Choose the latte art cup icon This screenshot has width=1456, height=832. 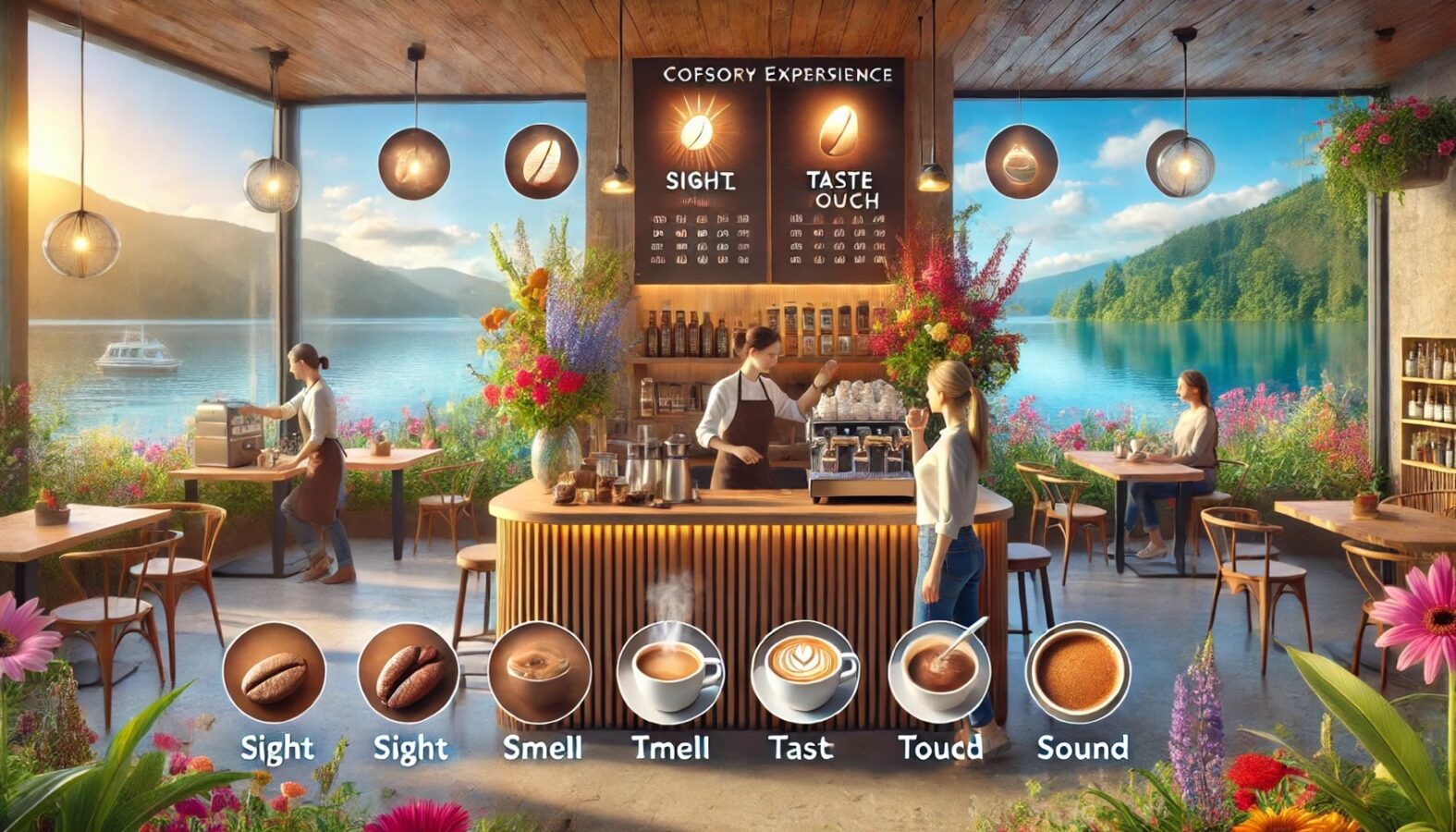[804, 670]
